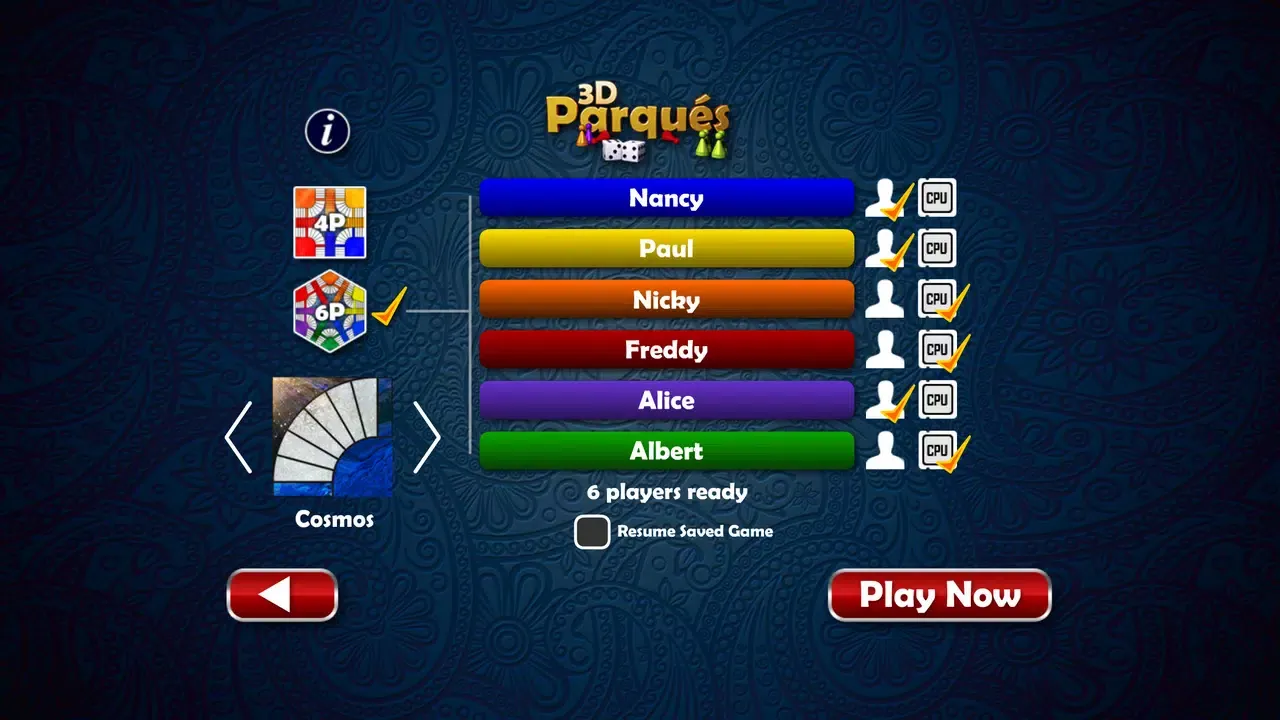This screenshot has height=720, width=1280.
Task: Select the name bar for Albert
Action: click(666, 450)
